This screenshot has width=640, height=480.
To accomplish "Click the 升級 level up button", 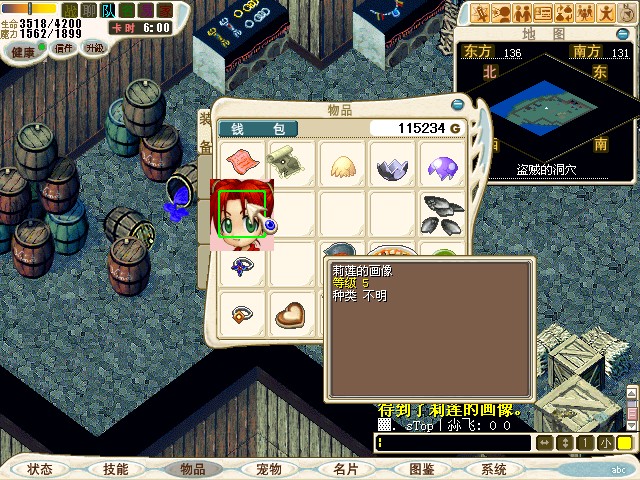I will click(94, 48).
